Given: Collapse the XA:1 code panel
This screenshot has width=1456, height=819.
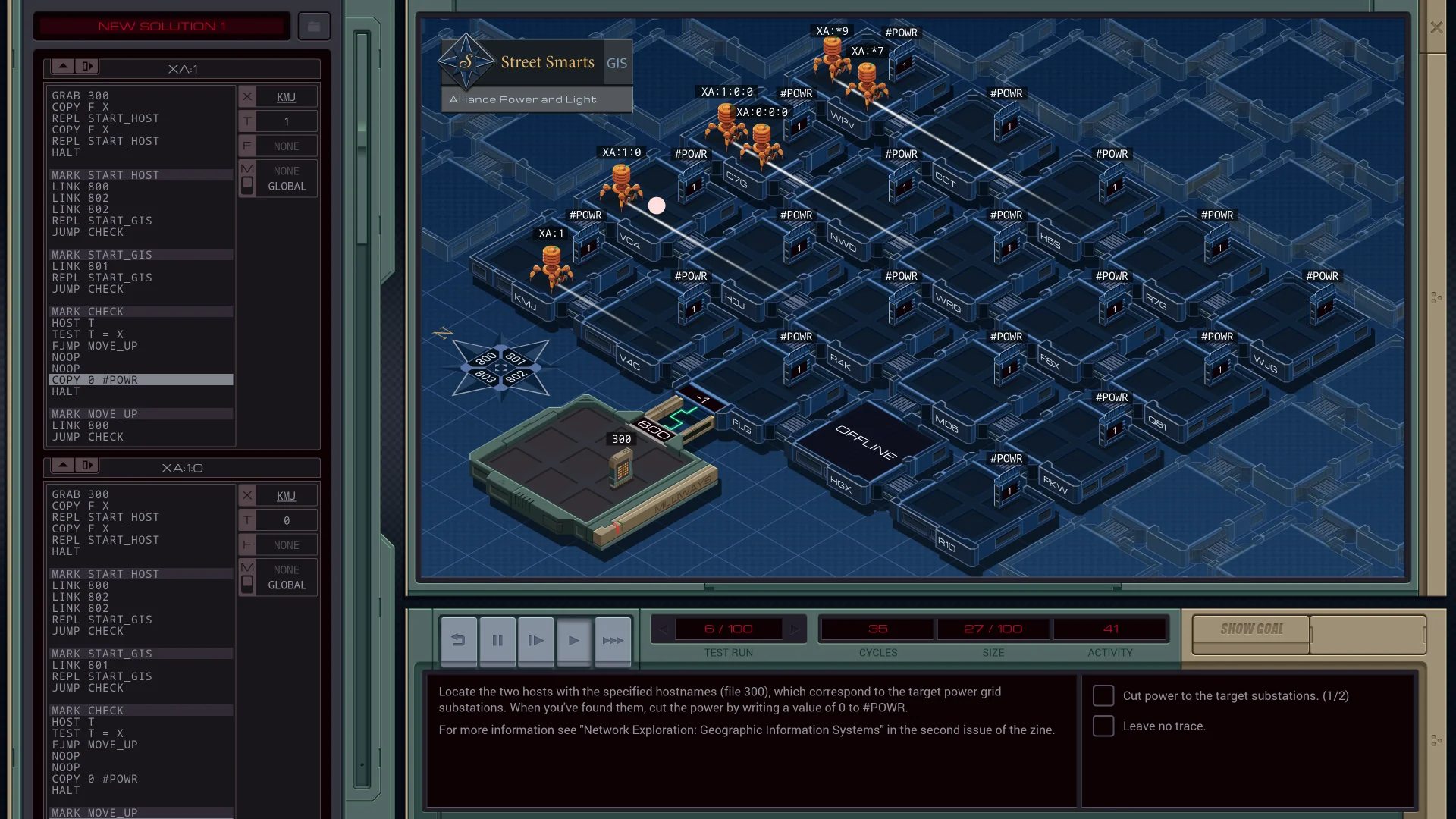Looking at the screenshot, I should click(x=87, y=67).
